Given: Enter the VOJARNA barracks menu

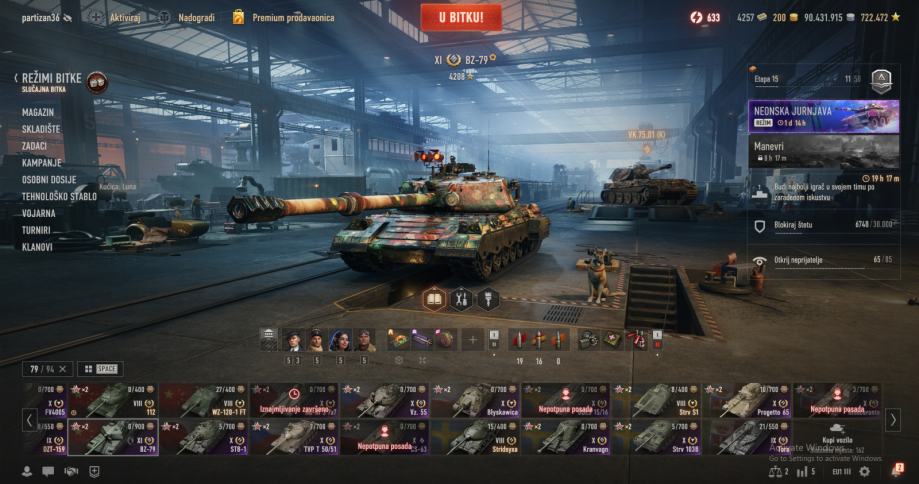Looking at the screenshot, I should tap(39, 213).
